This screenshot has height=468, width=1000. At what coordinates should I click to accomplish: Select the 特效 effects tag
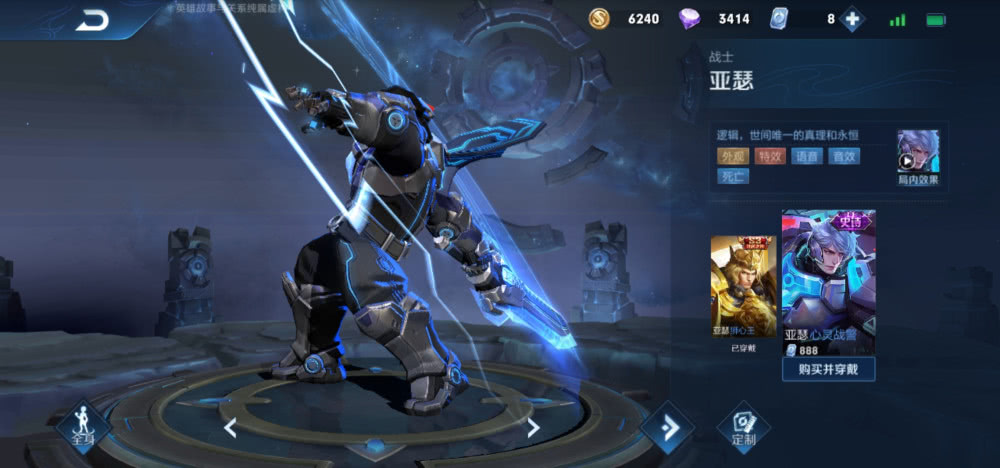[770, 156]
